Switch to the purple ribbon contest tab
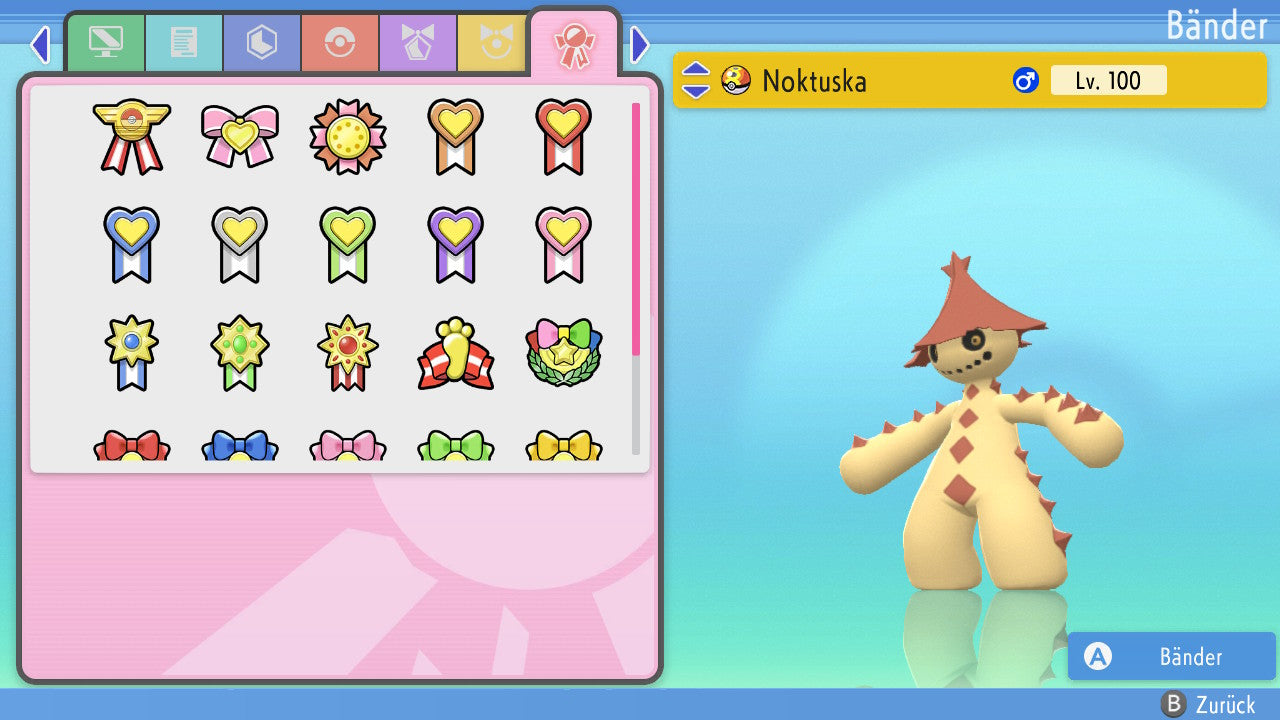Viewport: 1280px width, 720px height. [418, 43]
